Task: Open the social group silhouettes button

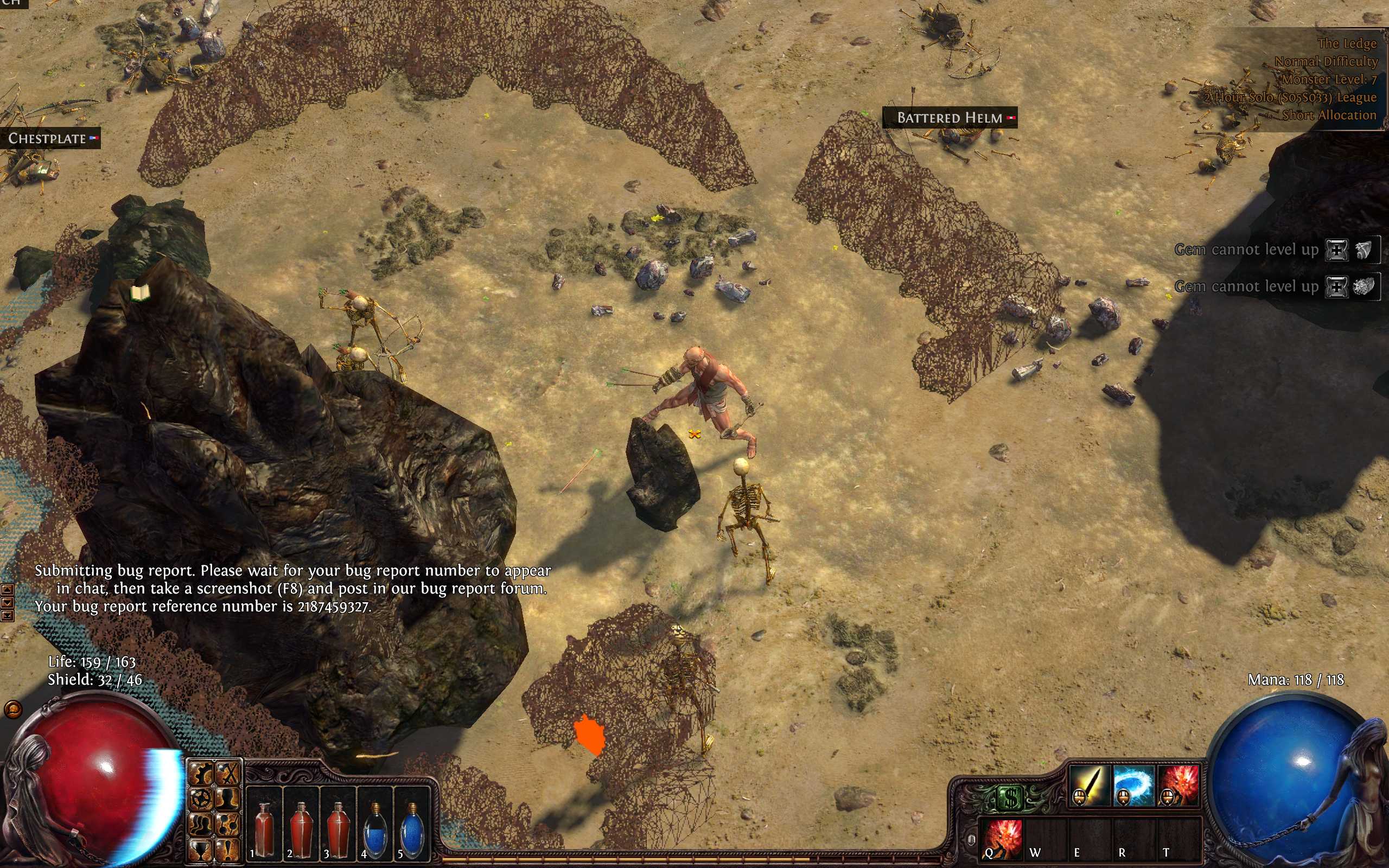Action: [x=201, y=825]
